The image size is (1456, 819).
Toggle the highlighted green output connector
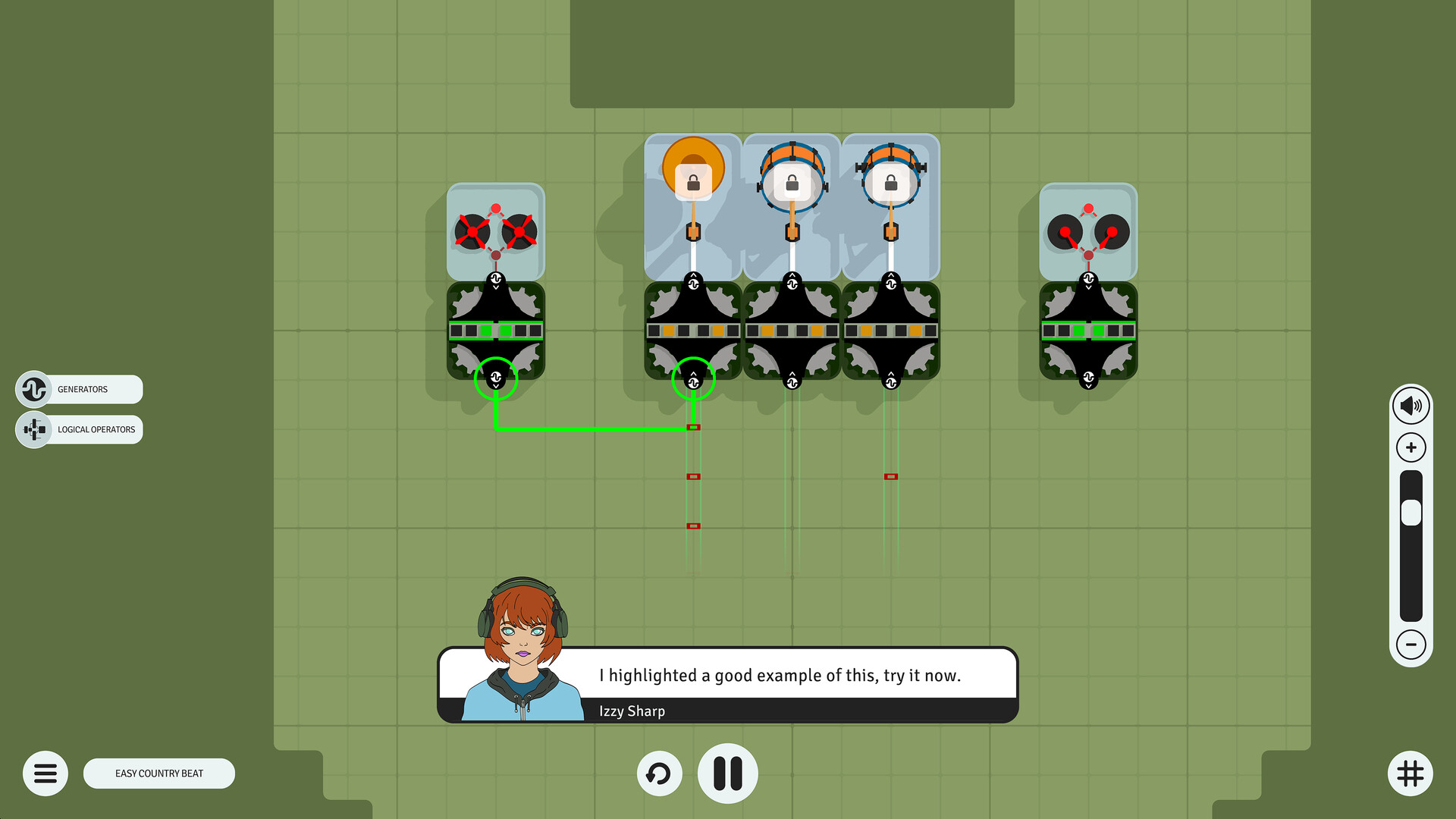pyautogui.click(x=693, y=381)
